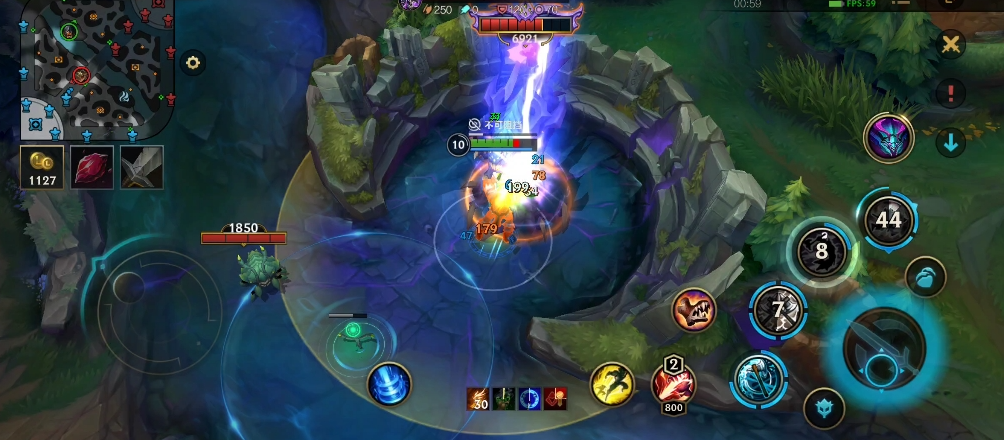Tap the blue swirling recall button
The width and height of the screenshot is (1004, 440).
(x=388, y=384)
